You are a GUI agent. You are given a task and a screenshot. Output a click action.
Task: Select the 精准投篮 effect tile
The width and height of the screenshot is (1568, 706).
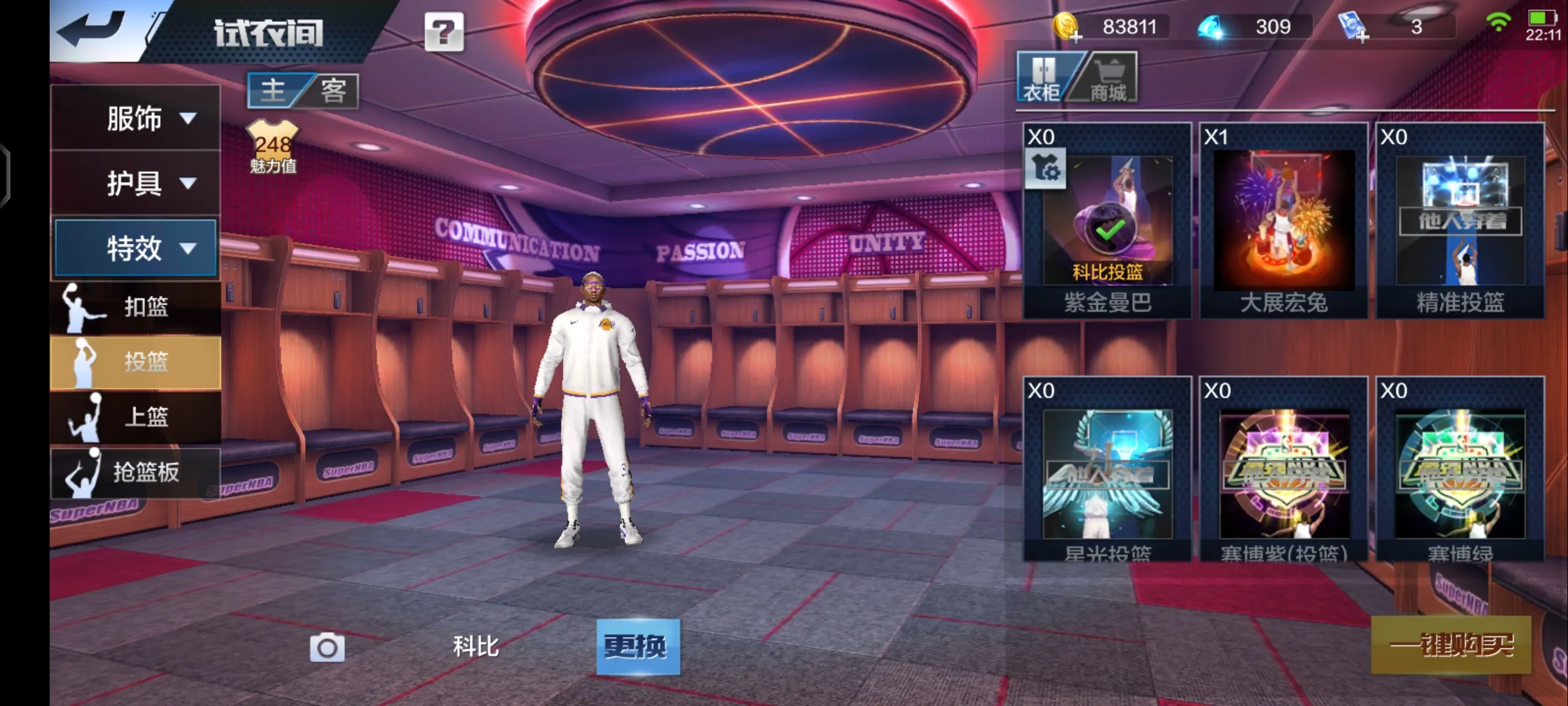coord(1460,221)
